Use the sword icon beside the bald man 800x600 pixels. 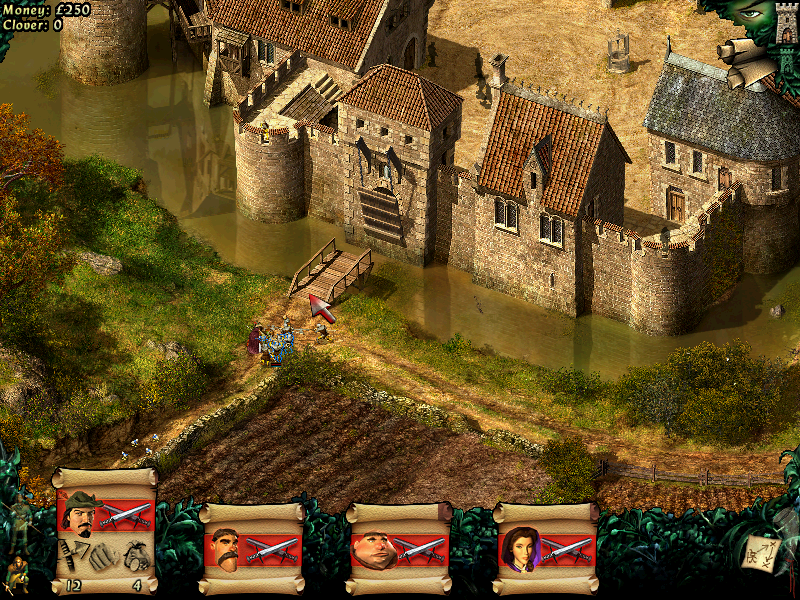[419, 549]
